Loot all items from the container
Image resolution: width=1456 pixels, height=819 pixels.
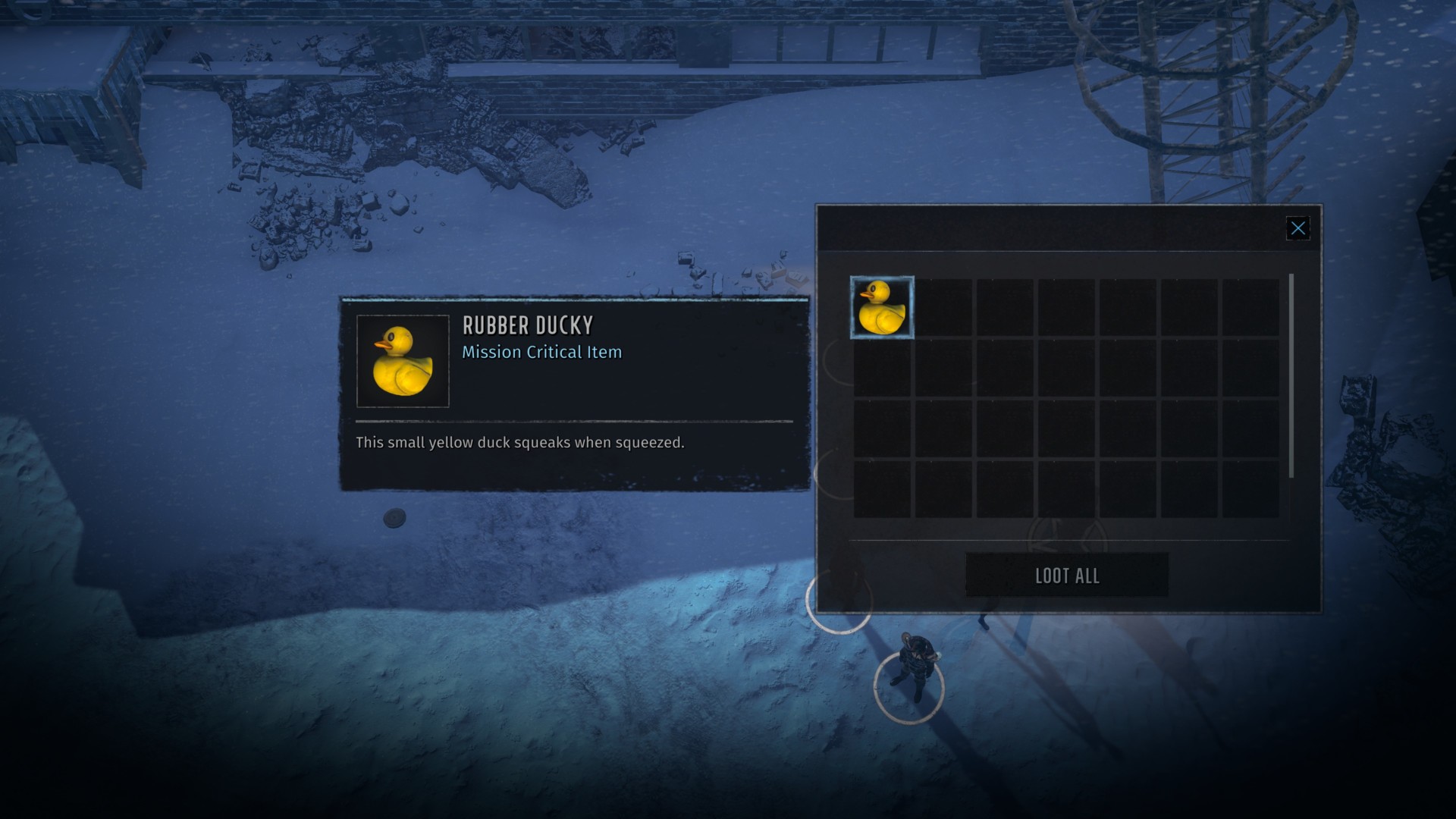point(1066,576)
